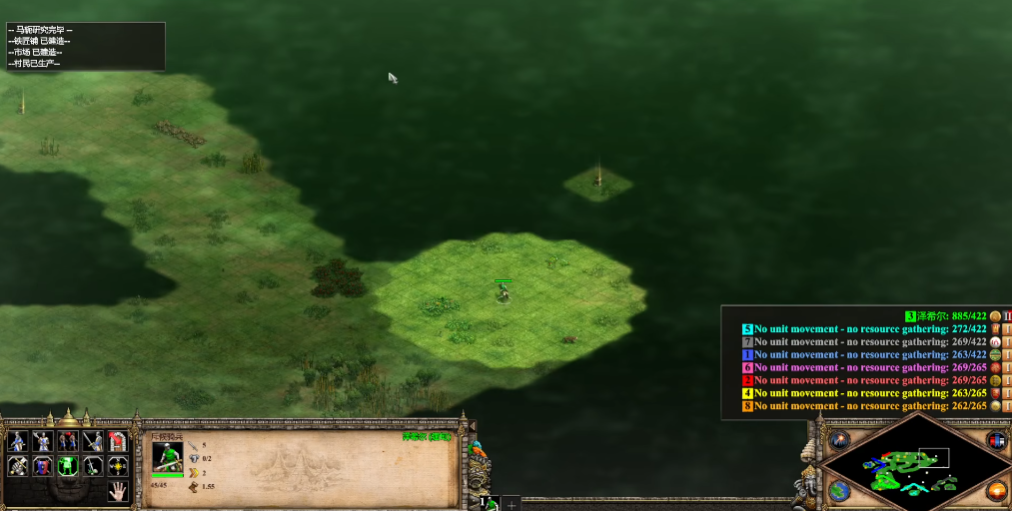
Task: Select the aggressive stance swordsman icon
Action: (x=18, y=441)
